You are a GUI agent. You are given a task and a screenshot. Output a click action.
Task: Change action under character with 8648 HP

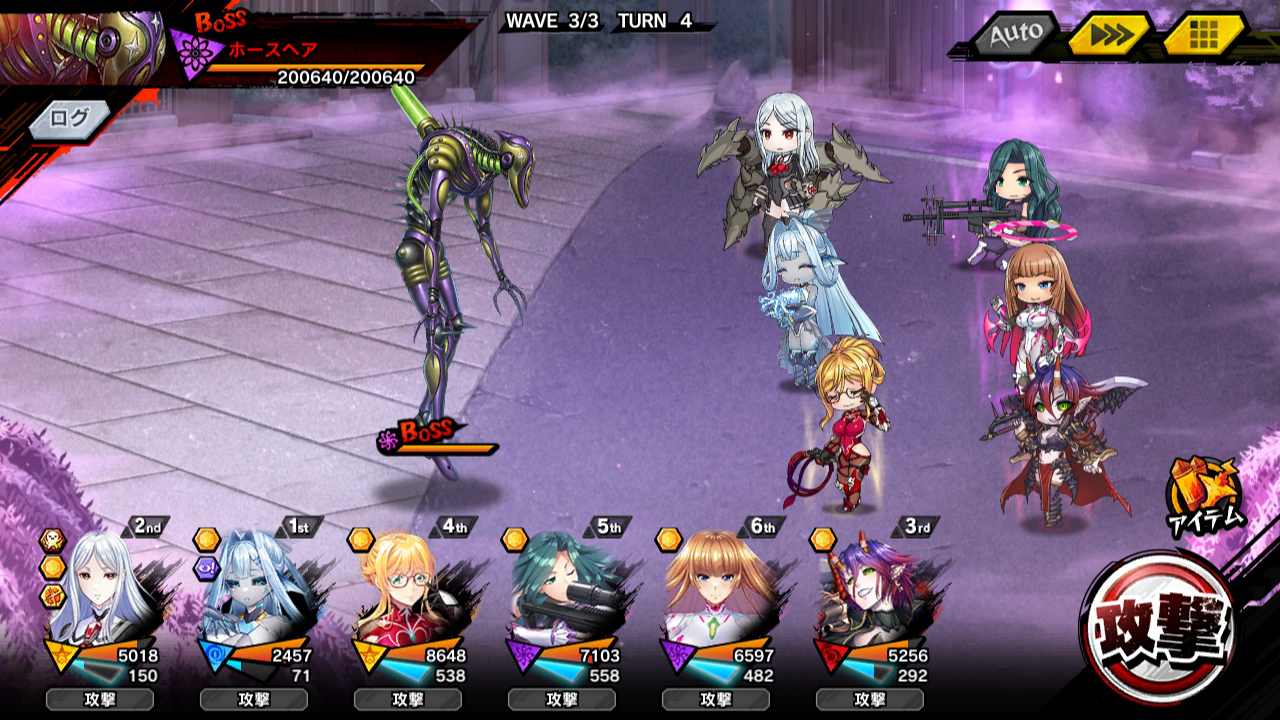(408, 699)
